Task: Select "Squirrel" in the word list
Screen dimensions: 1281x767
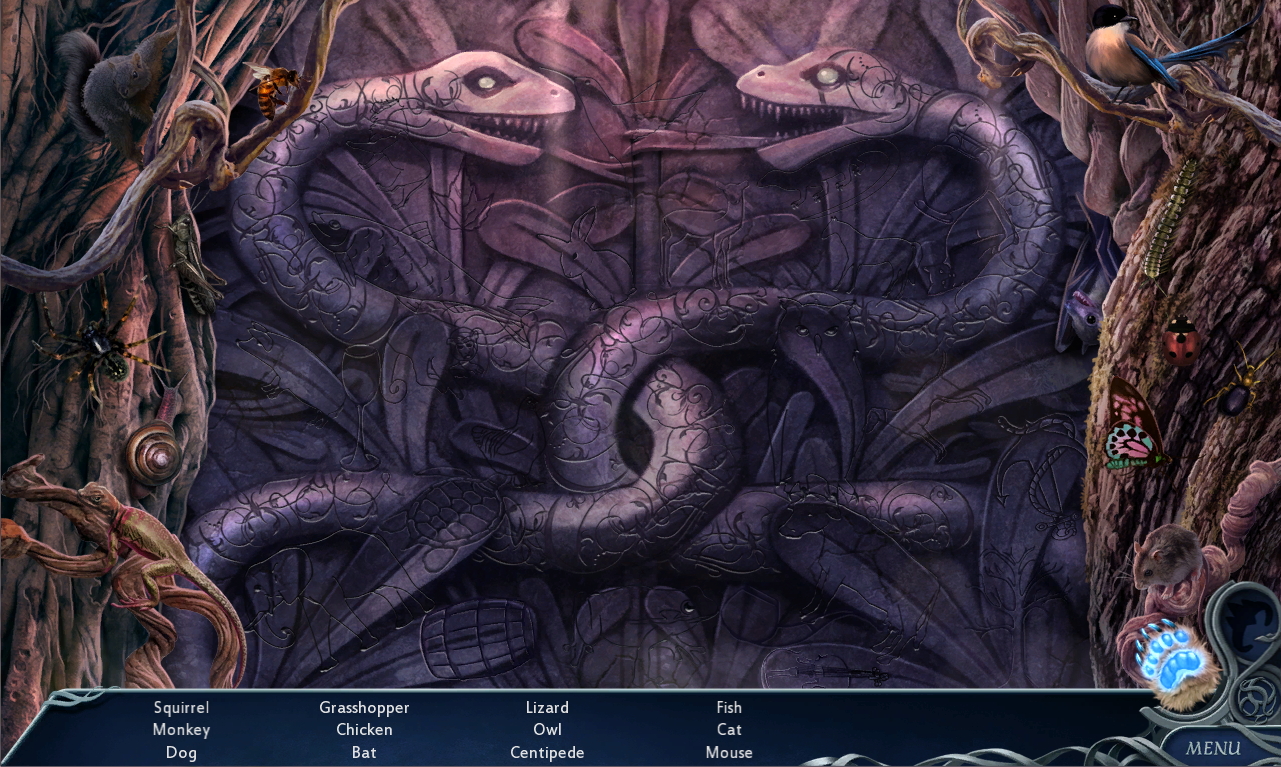Action: pyautogui.click(x=181, y=707)
